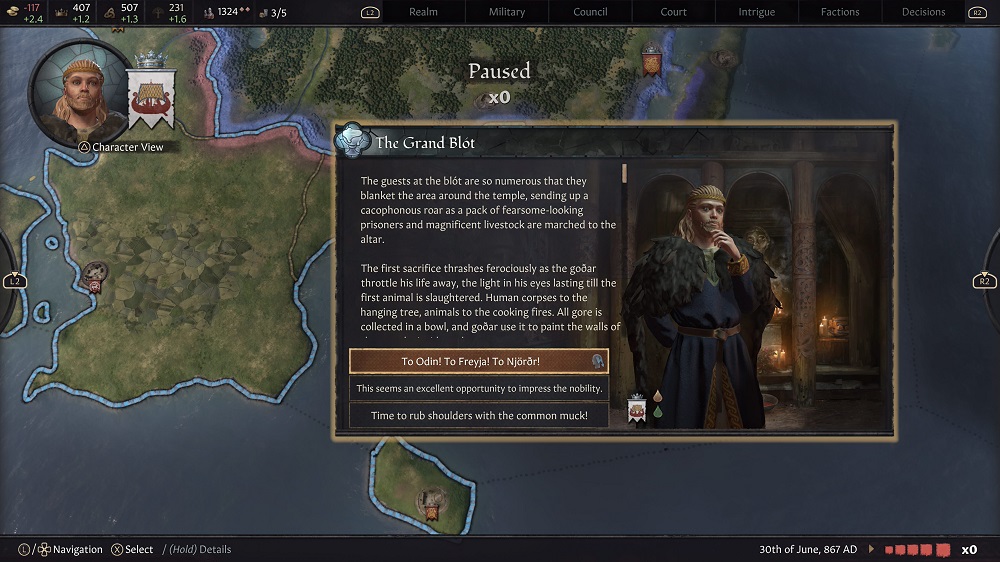Click the longship coat of arms banner
The height and width of the screenshot is (562, 1000).
[151, 96]
